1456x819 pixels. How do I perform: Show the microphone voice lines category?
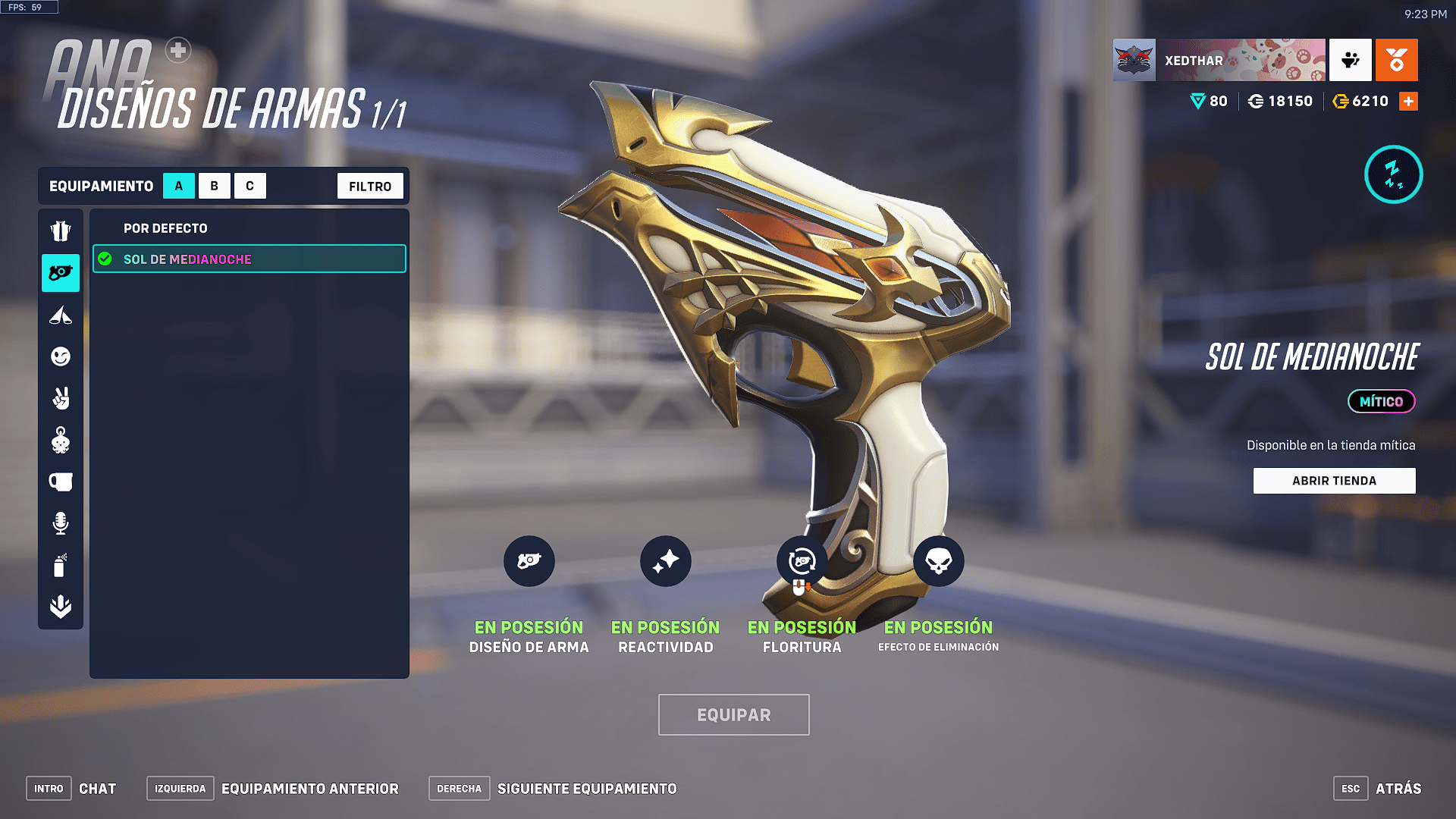pyautogui.click(x=61, y=523)
